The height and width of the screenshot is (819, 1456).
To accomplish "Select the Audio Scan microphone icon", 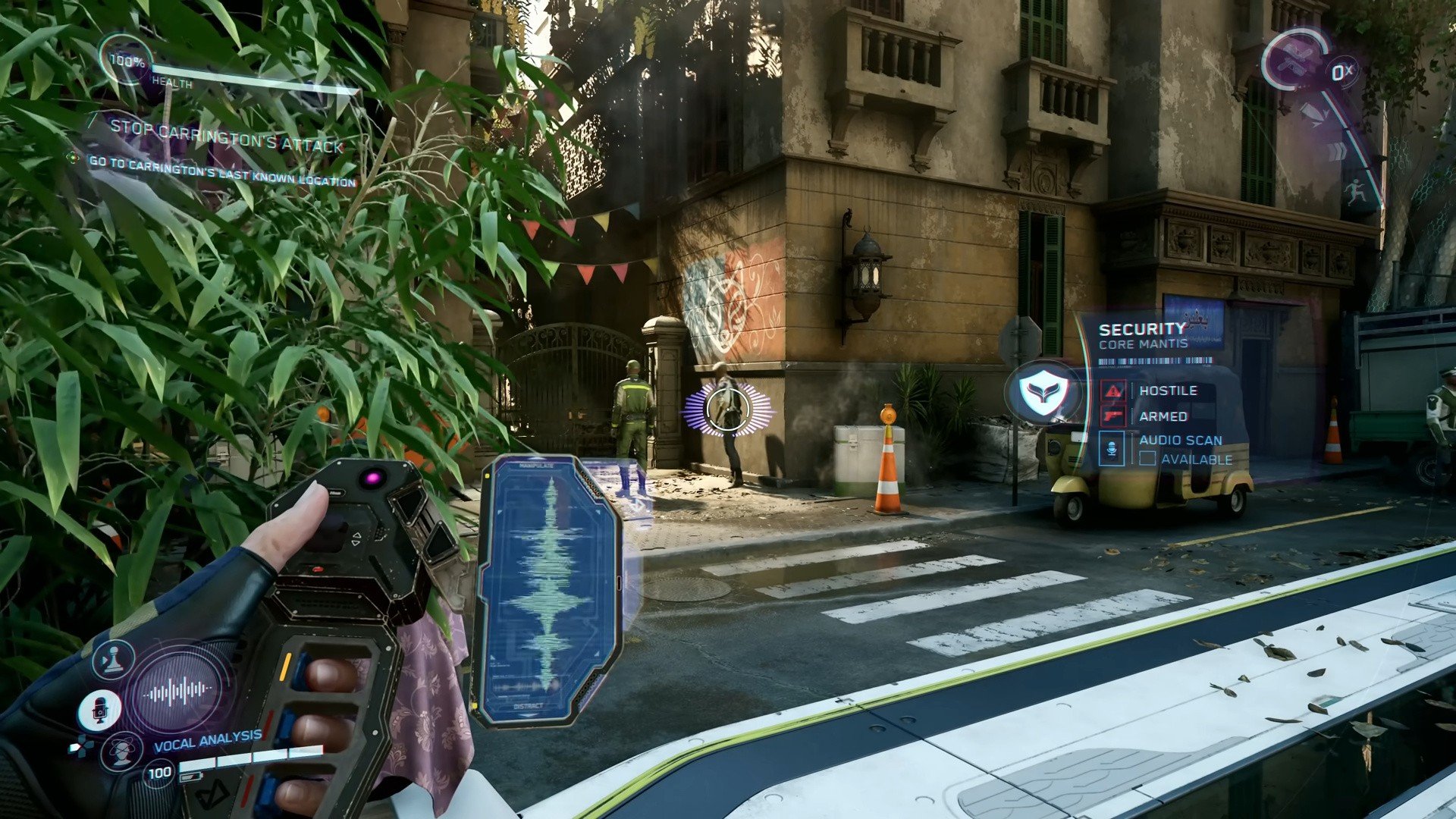I will [1112, 448].
